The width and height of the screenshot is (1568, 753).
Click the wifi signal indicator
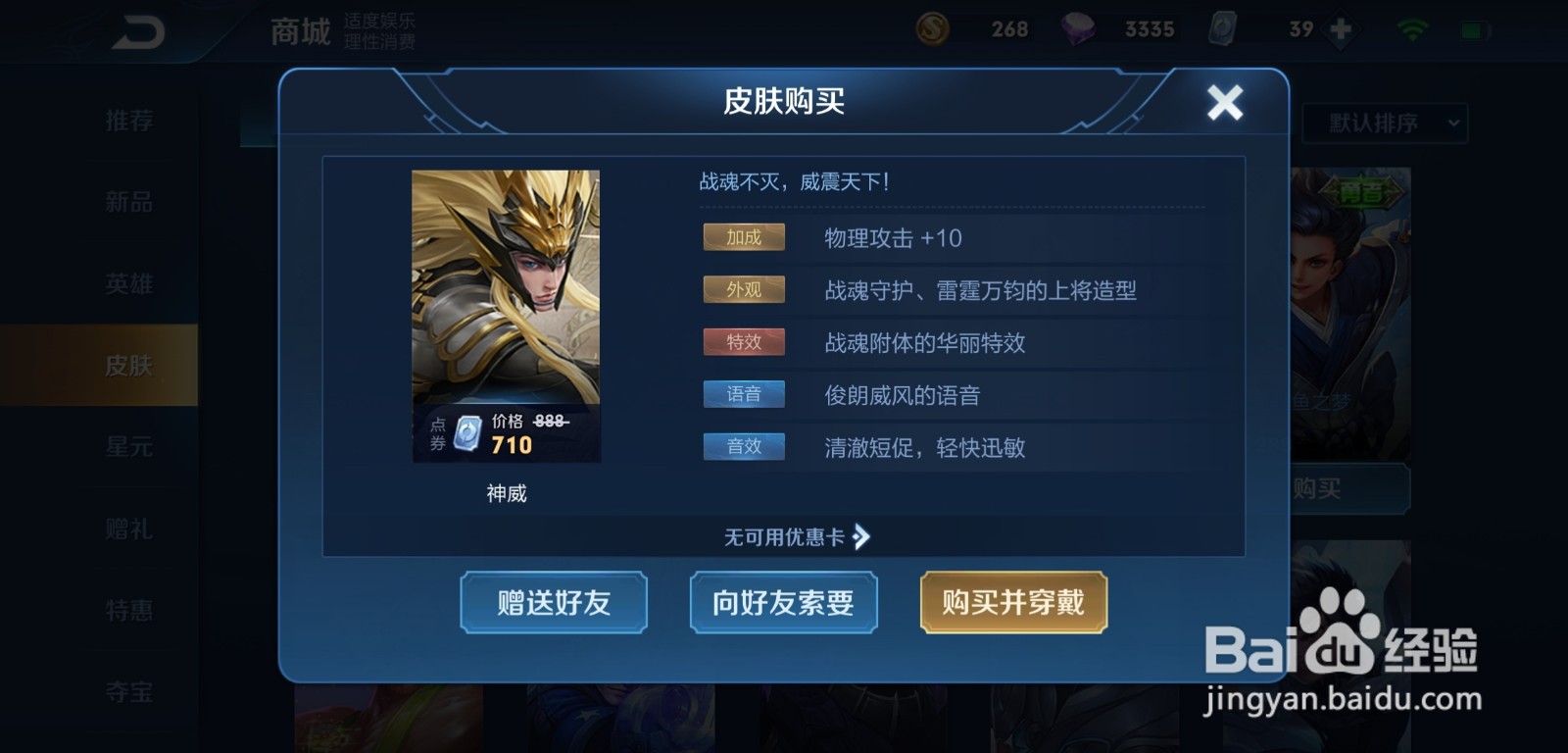(1412, 28)
